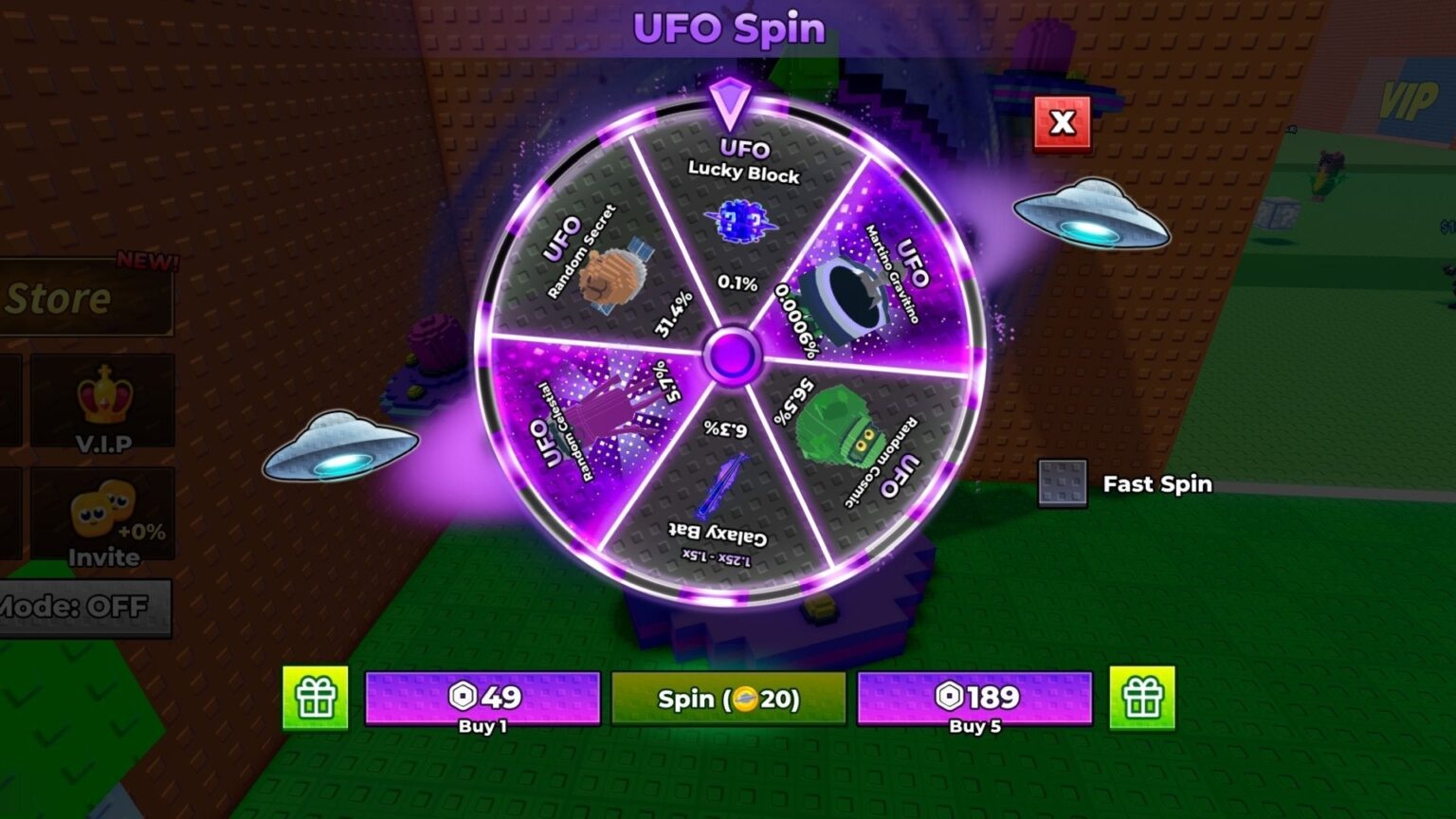Open the Store menu
The width and height of the screenshot is (1456, 819).
click(x=83, y=299)
